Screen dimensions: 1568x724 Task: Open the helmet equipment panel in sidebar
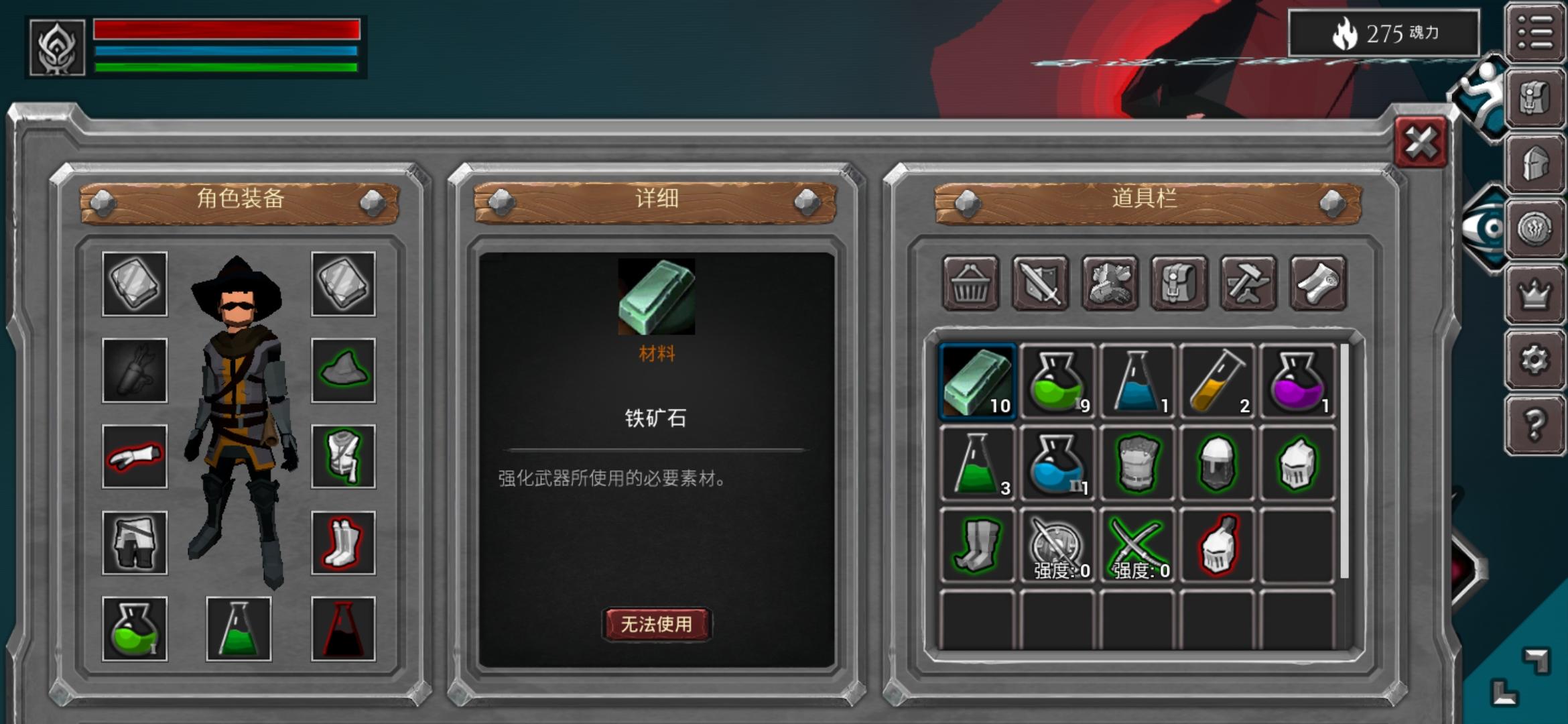pos(1534,164)
